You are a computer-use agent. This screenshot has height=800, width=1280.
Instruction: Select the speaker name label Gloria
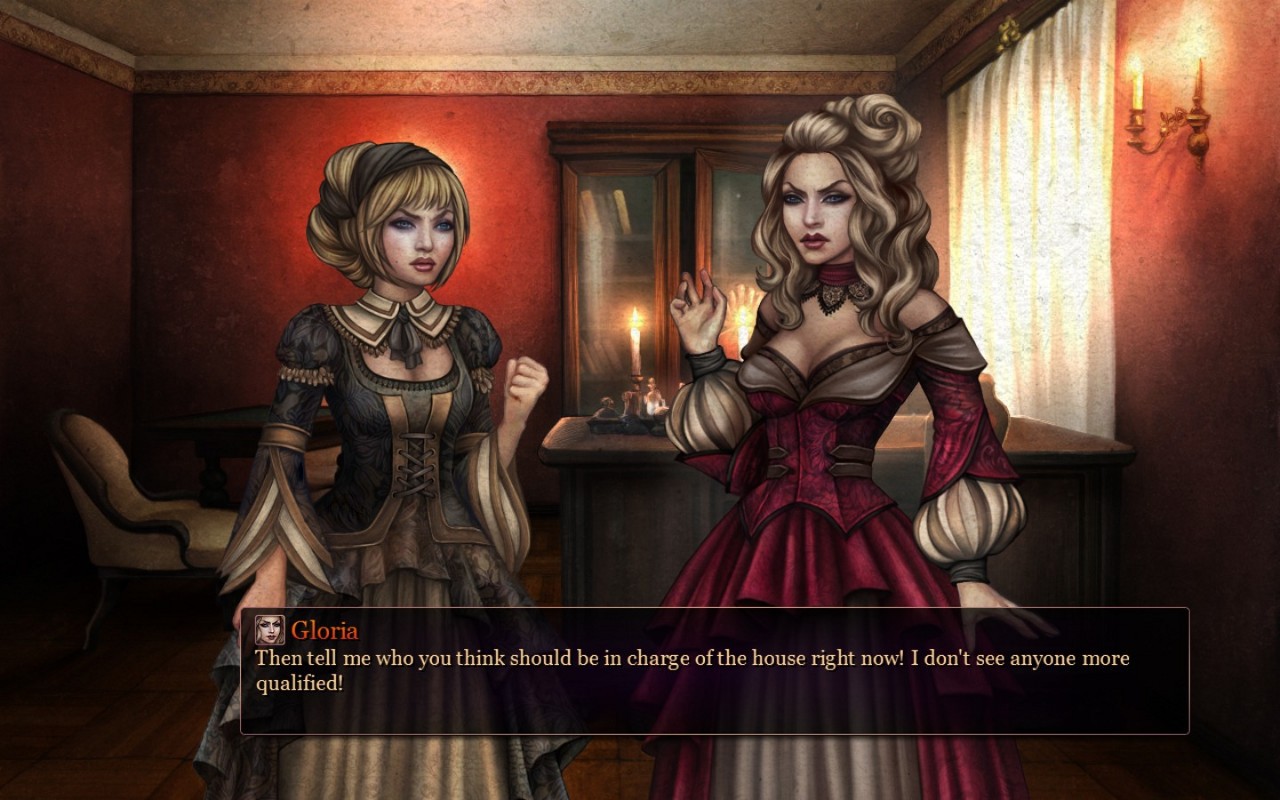pos(323,629)
